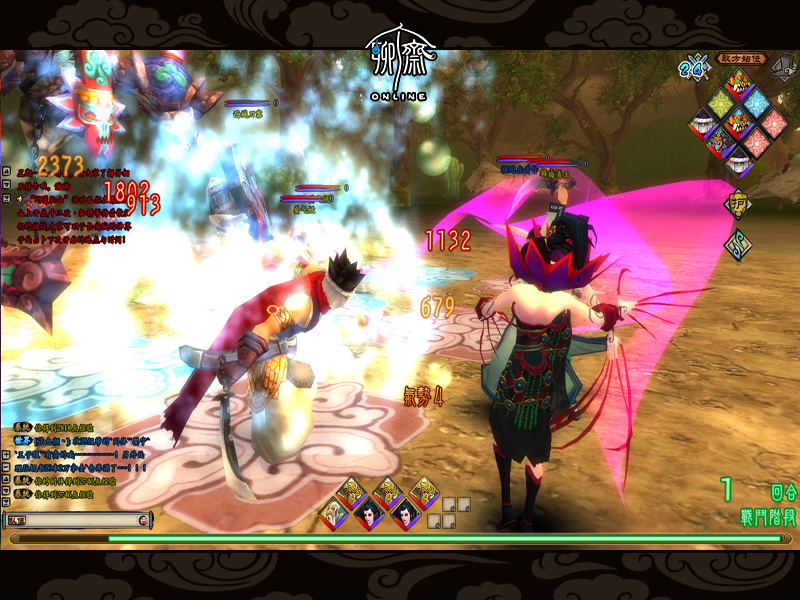Click the enemy formation label button

[x=743, y=58]
